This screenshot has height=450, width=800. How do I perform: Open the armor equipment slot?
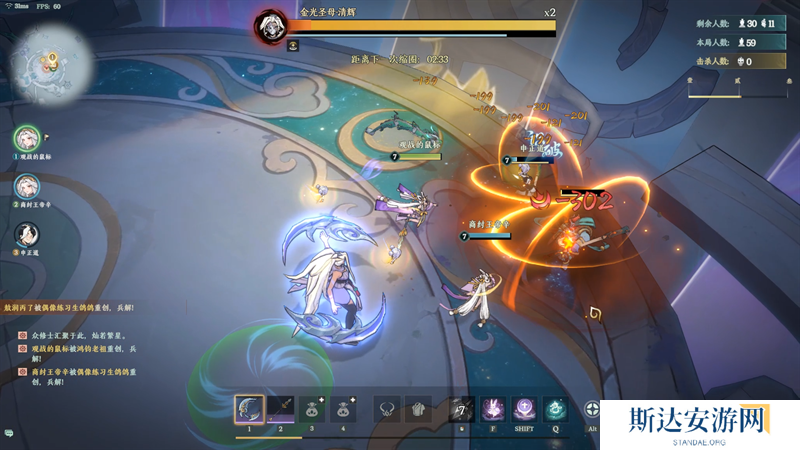(418, 409)
